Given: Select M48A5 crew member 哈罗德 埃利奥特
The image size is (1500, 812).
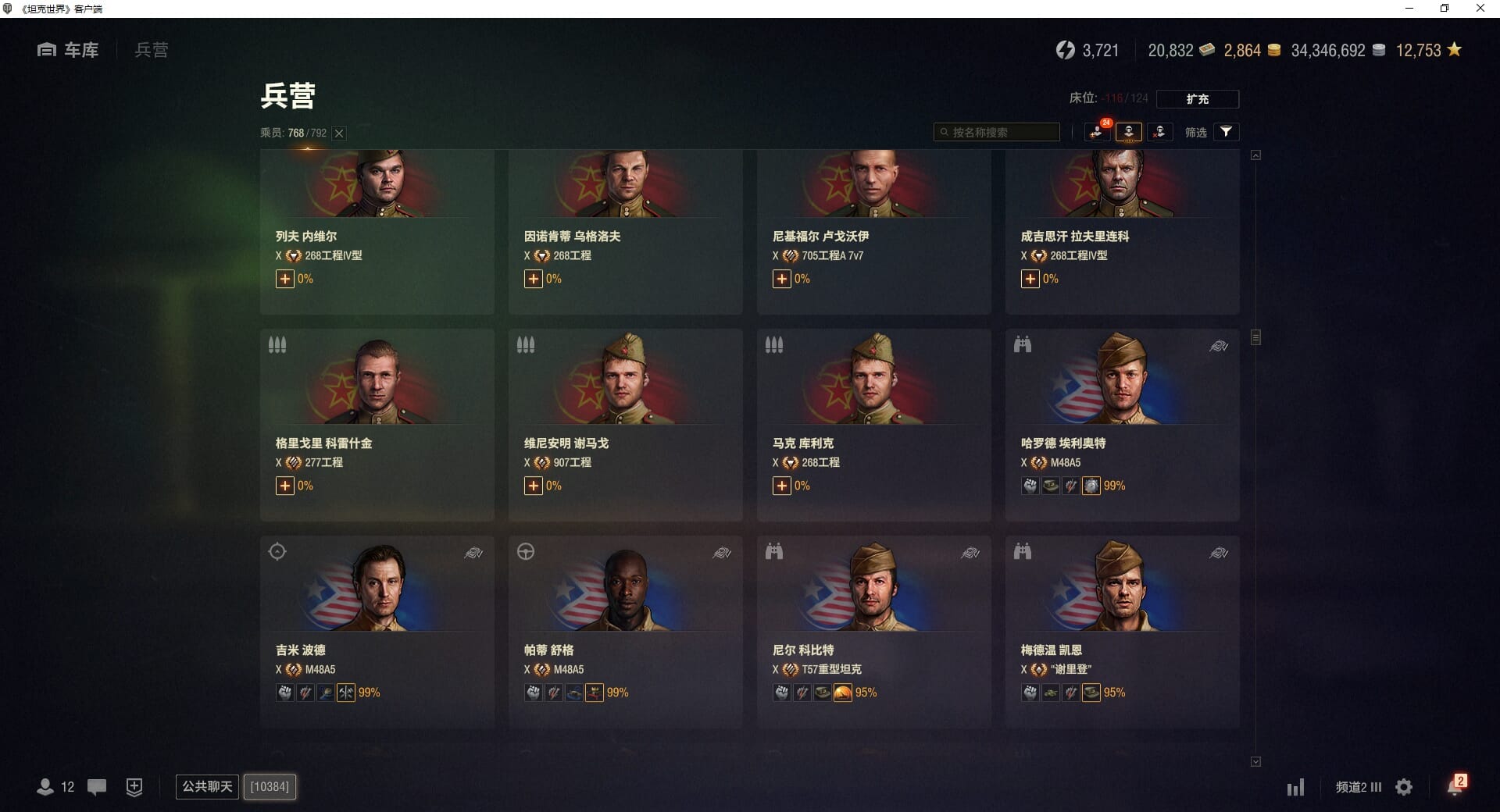Looking at the screenshot, I should (1122, 424).
